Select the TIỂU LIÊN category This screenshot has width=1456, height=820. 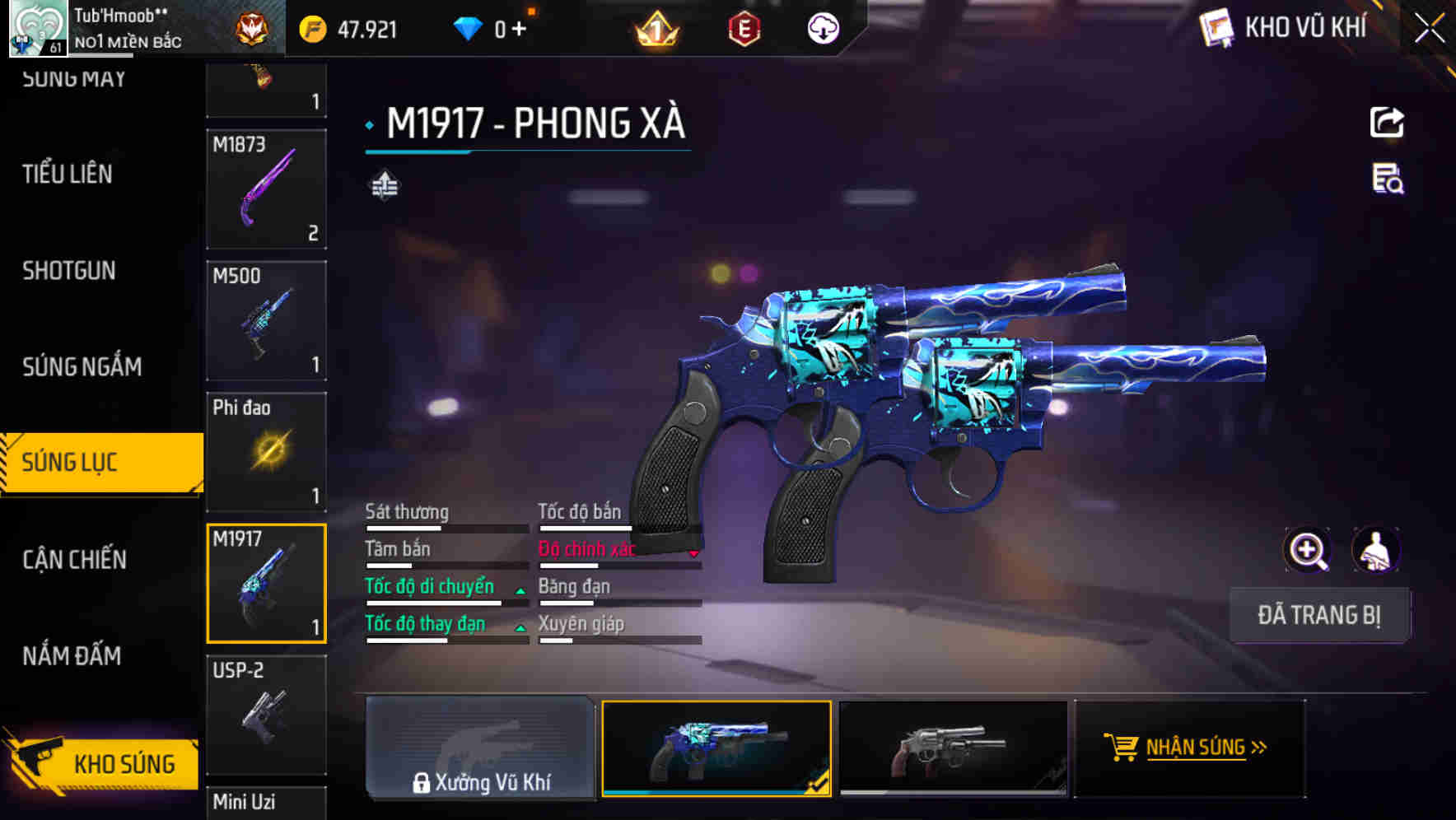click(67, 175)
